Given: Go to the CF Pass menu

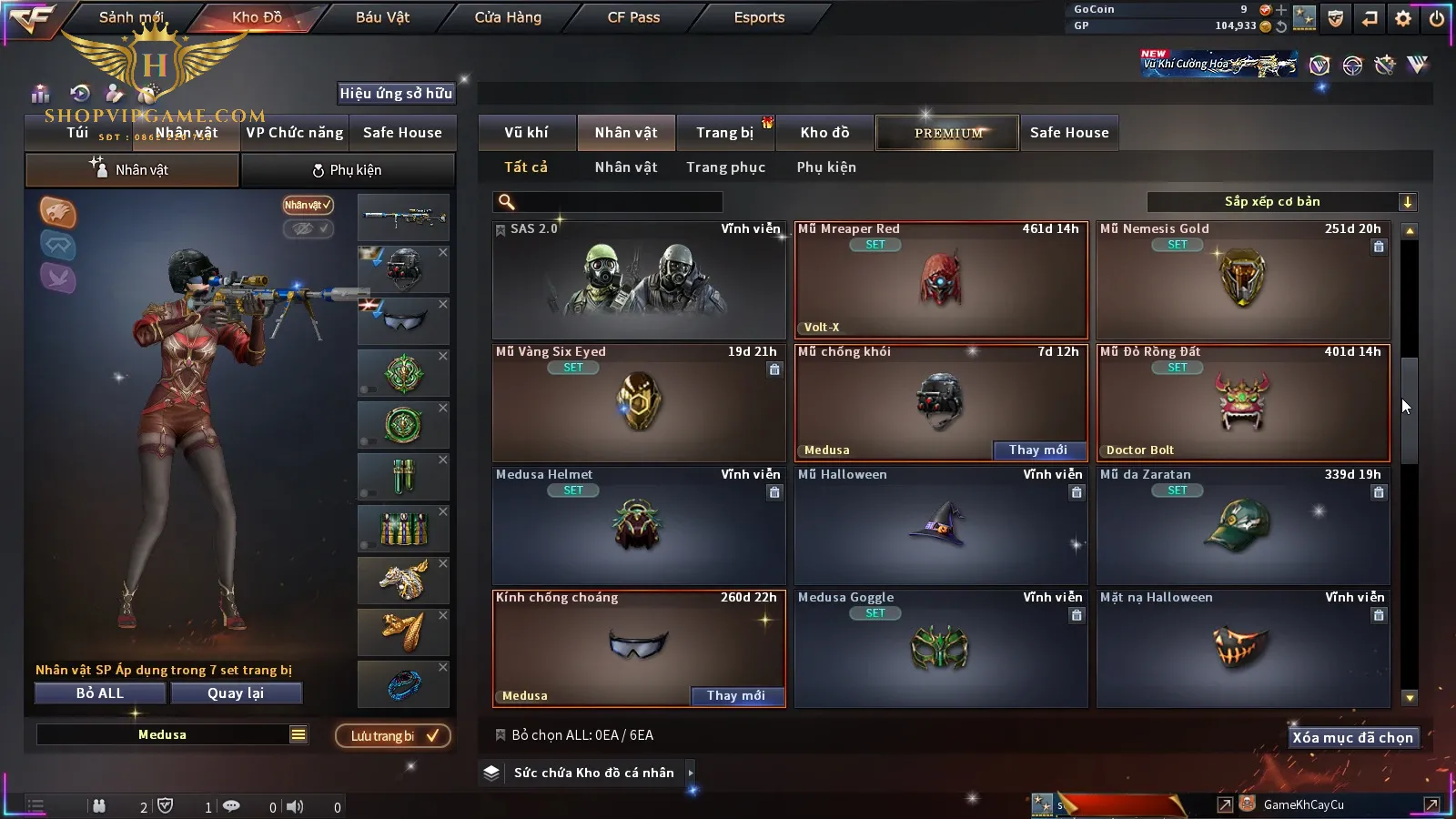Looking at the screenshot, I should pyautogui.click(x=633, y=17).
